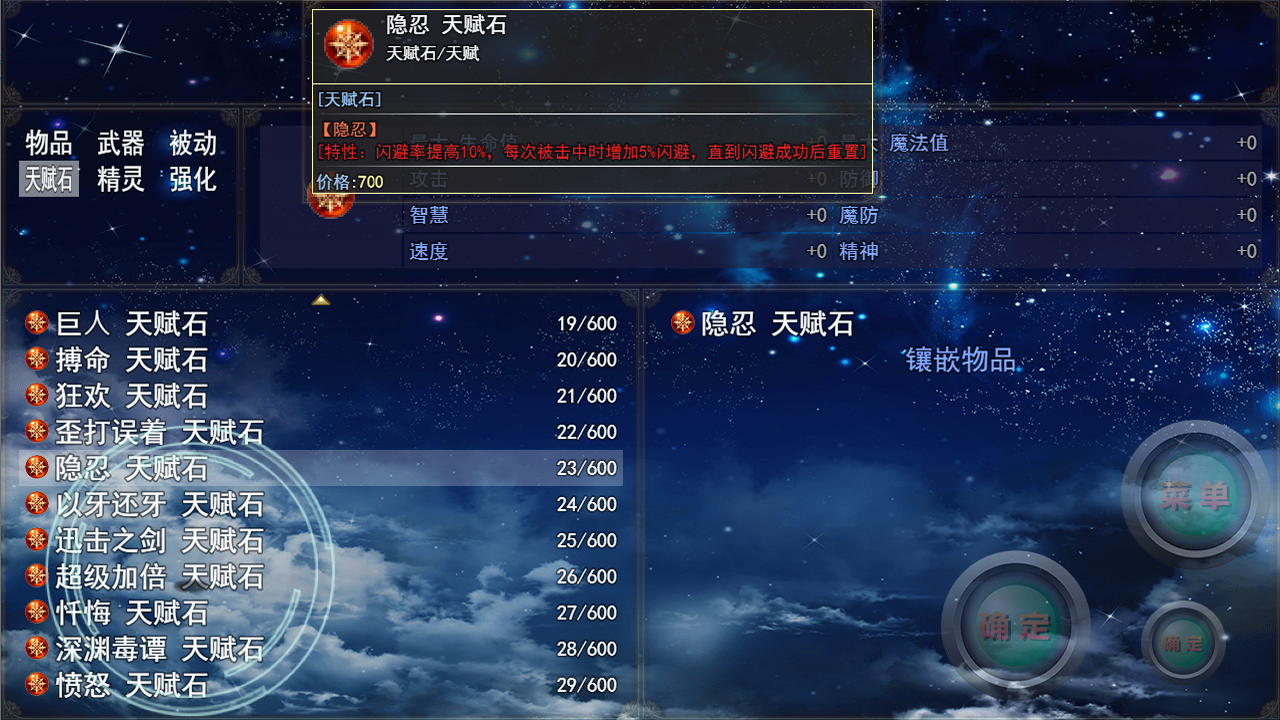
Task: Click the 隐忍 gem icon in the tooltip
Action: pyautogui.click(x=348, y=44)
